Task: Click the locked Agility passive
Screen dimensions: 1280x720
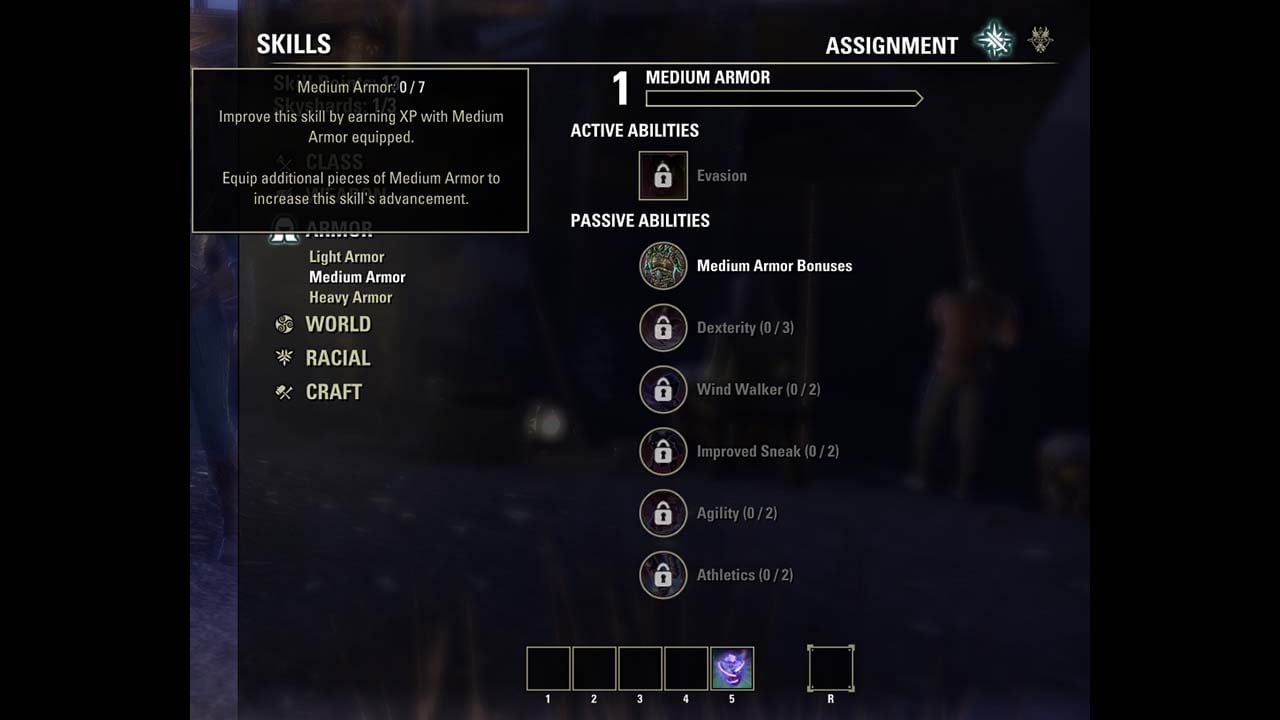Action: [663, 514]
